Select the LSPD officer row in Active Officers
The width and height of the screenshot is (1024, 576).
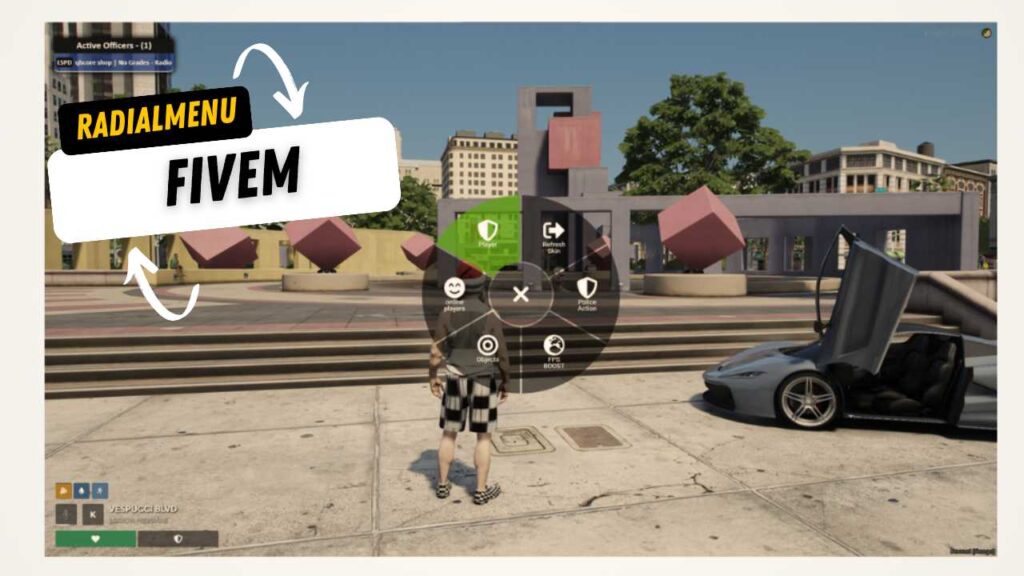pyautogui.click(x=113, y=62)
